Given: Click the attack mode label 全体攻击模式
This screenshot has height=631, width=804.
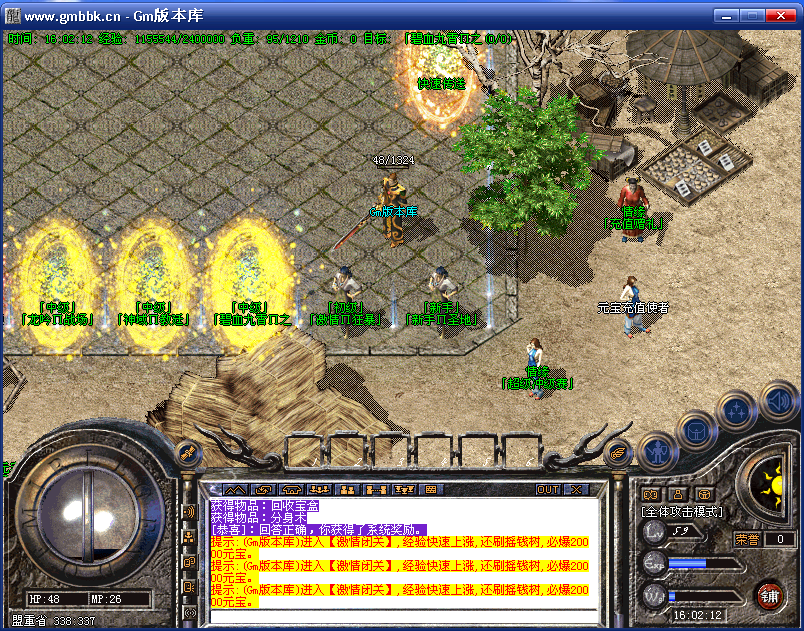Looking at the screenshot, I should click(682, 511).
